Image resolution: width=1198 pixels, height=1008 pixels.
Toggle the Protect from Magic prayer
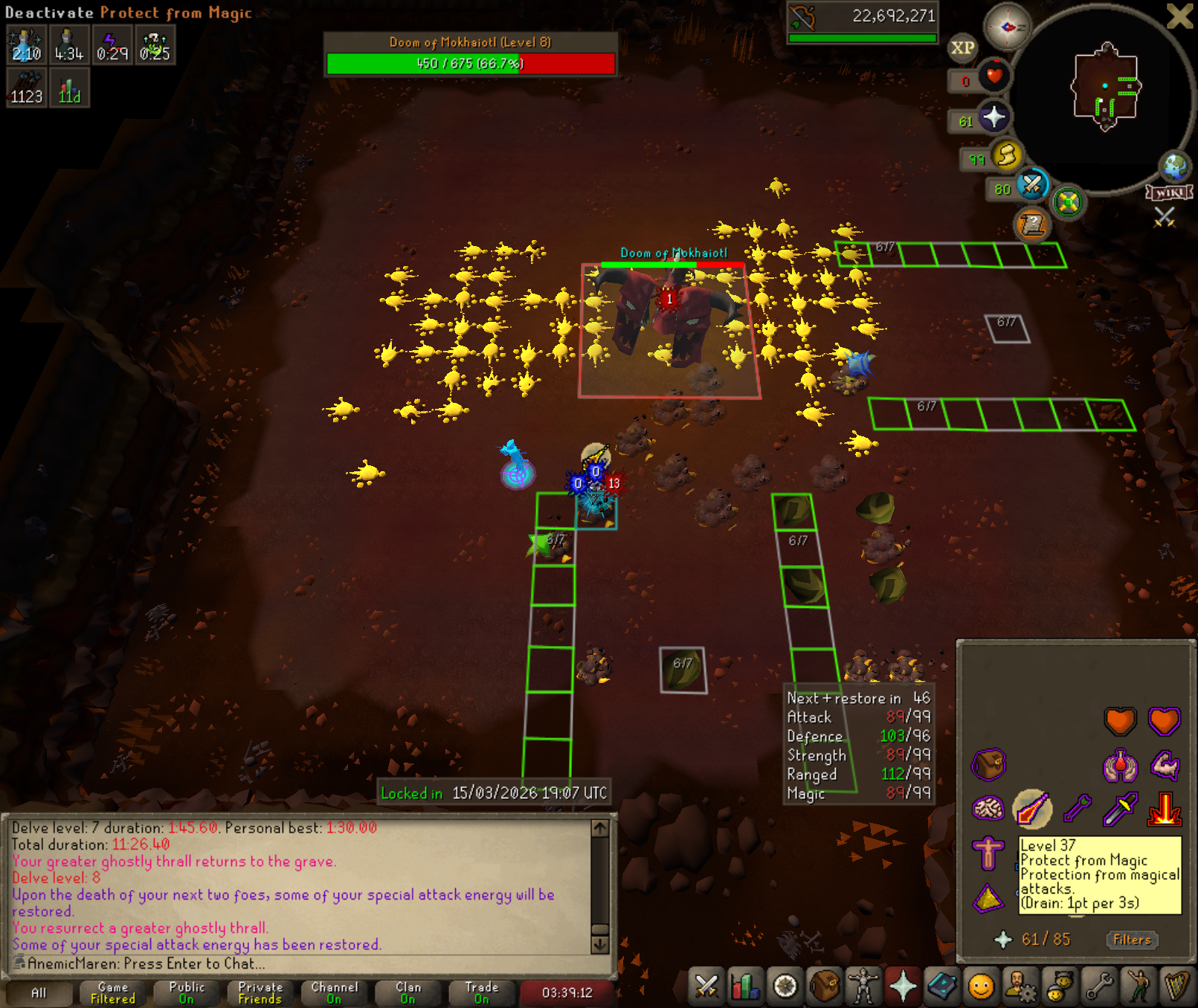pyautogui.click(x=1031, y=809)
